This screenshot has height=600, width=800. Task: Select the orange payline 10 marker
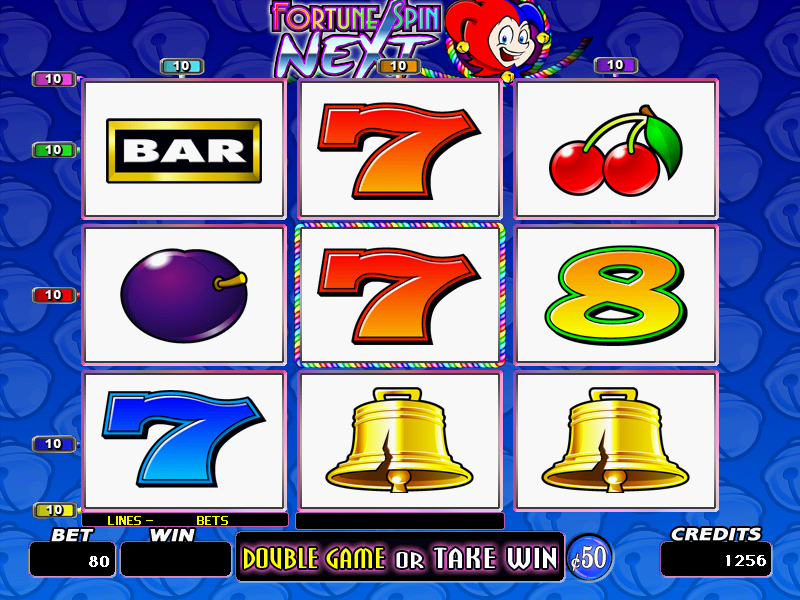[399, 66]
